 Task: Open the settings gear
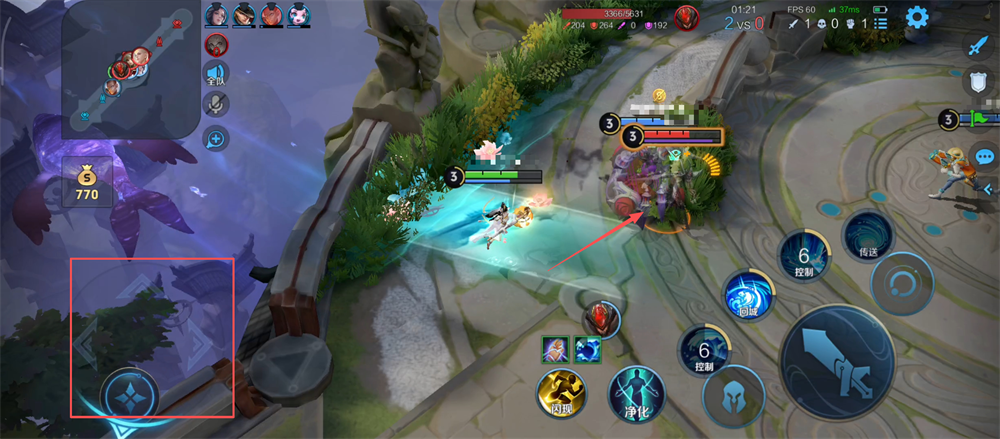tap(918, 17)
